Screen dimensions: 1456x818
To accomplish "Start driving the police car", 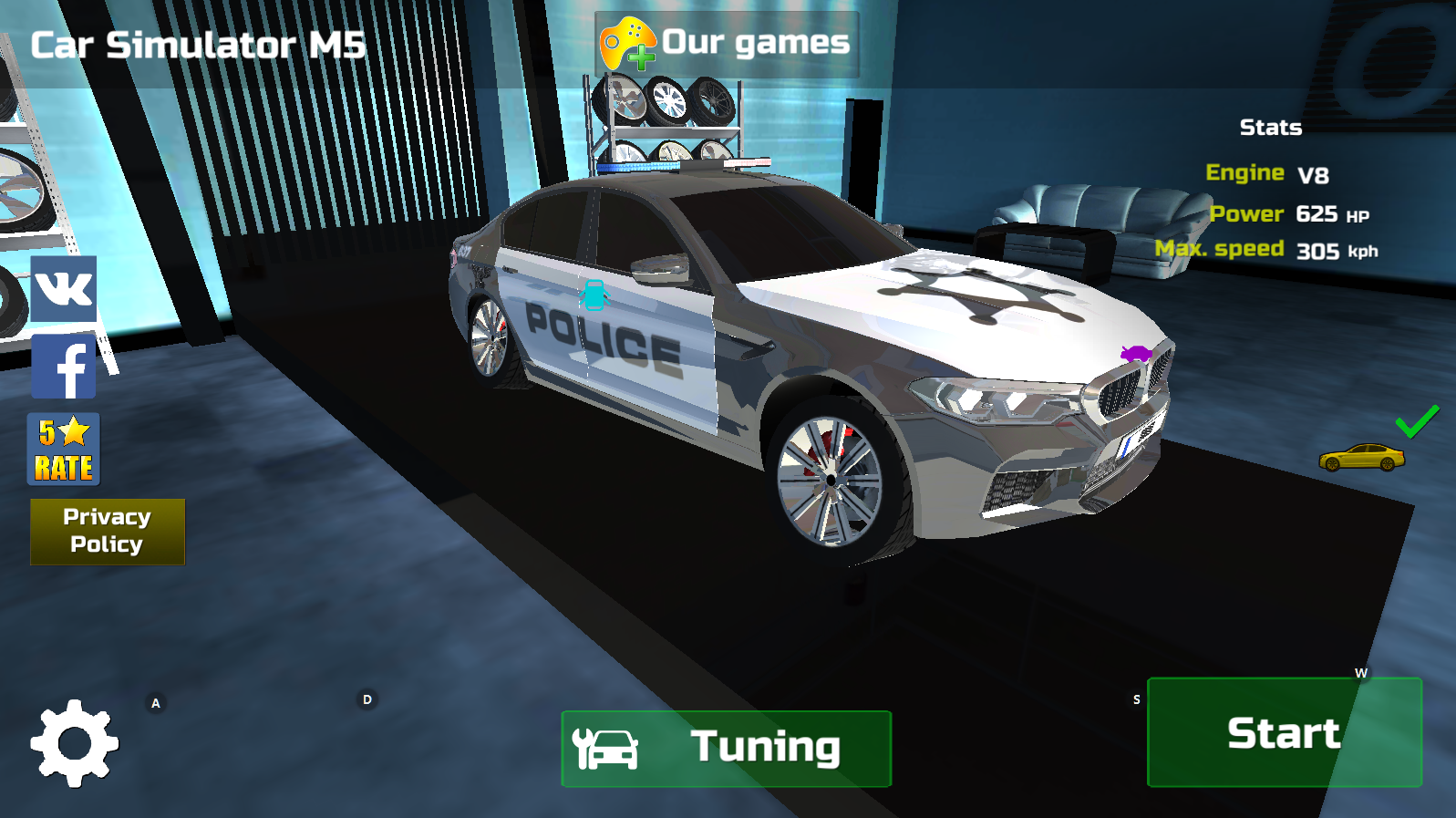I will pos(1285,732).
